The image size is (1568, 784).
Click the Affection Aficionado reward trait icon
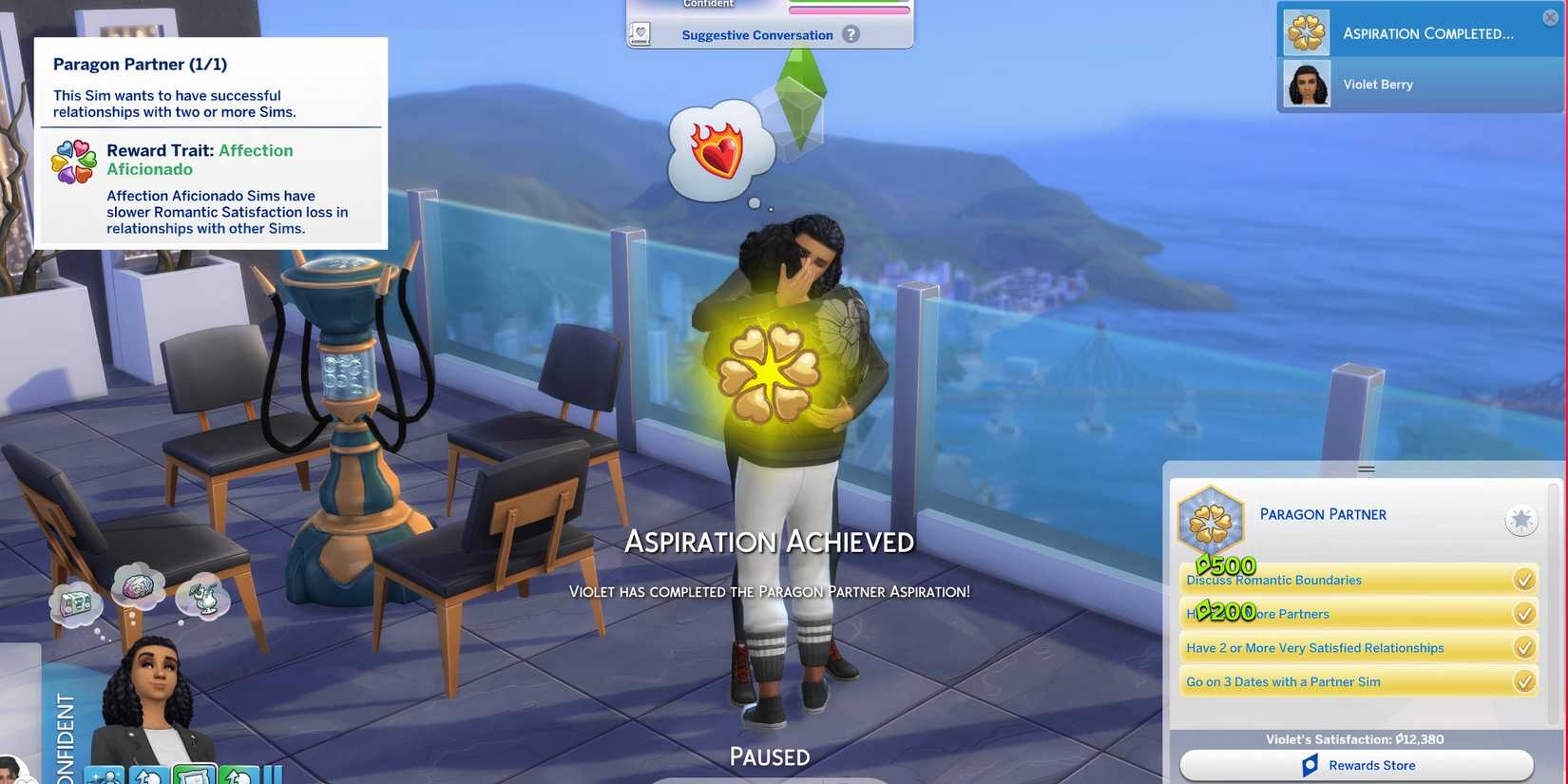point(72,162)
